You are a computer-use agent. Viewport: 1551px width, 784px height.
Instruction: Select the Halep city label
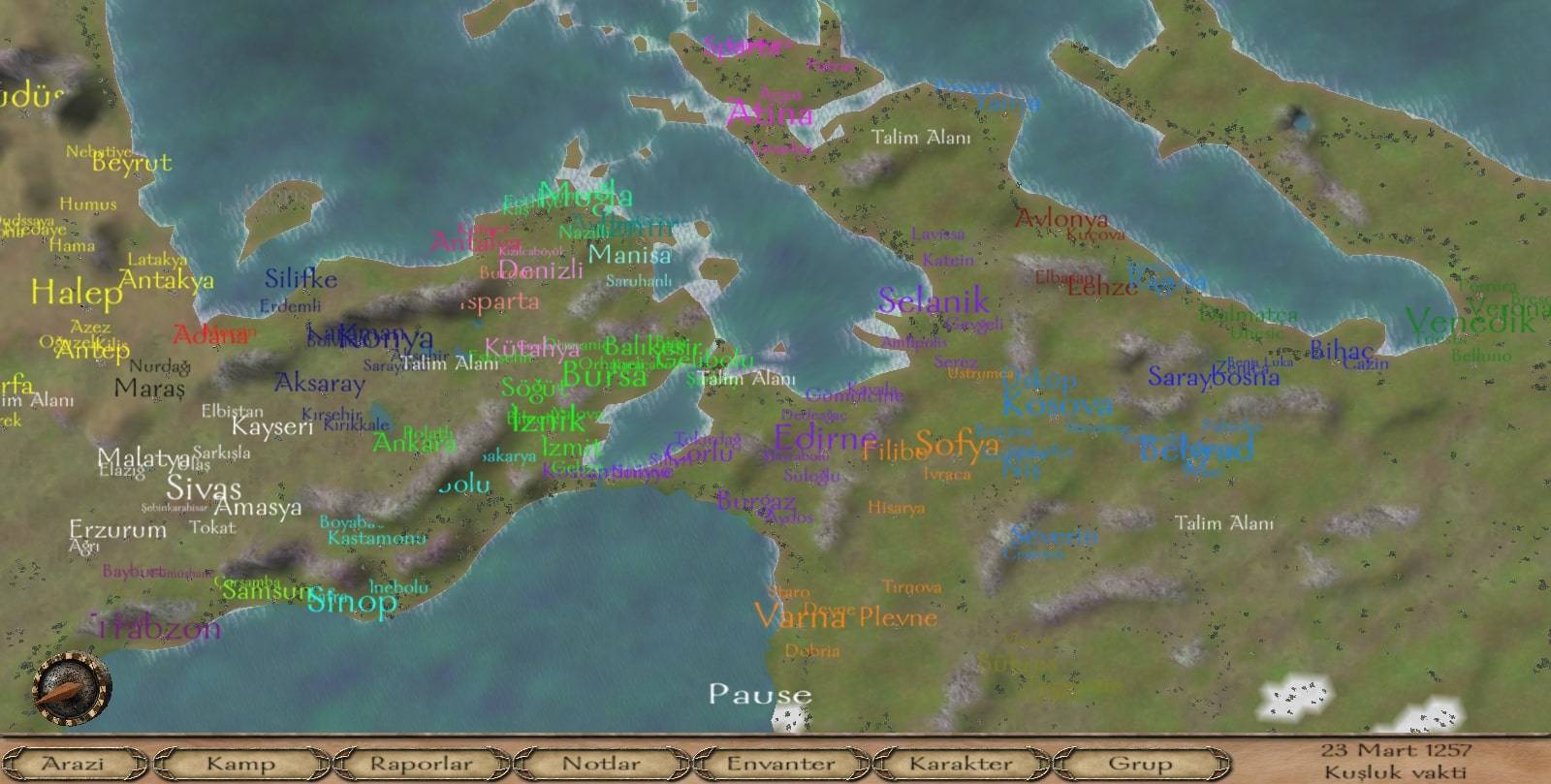point(76,292)
